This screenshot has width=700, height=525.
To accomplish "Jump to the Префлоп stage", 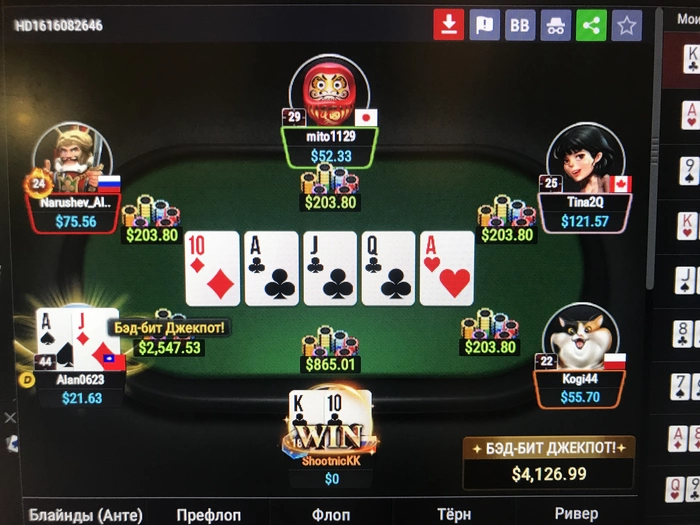I will (x=208, y=514).
